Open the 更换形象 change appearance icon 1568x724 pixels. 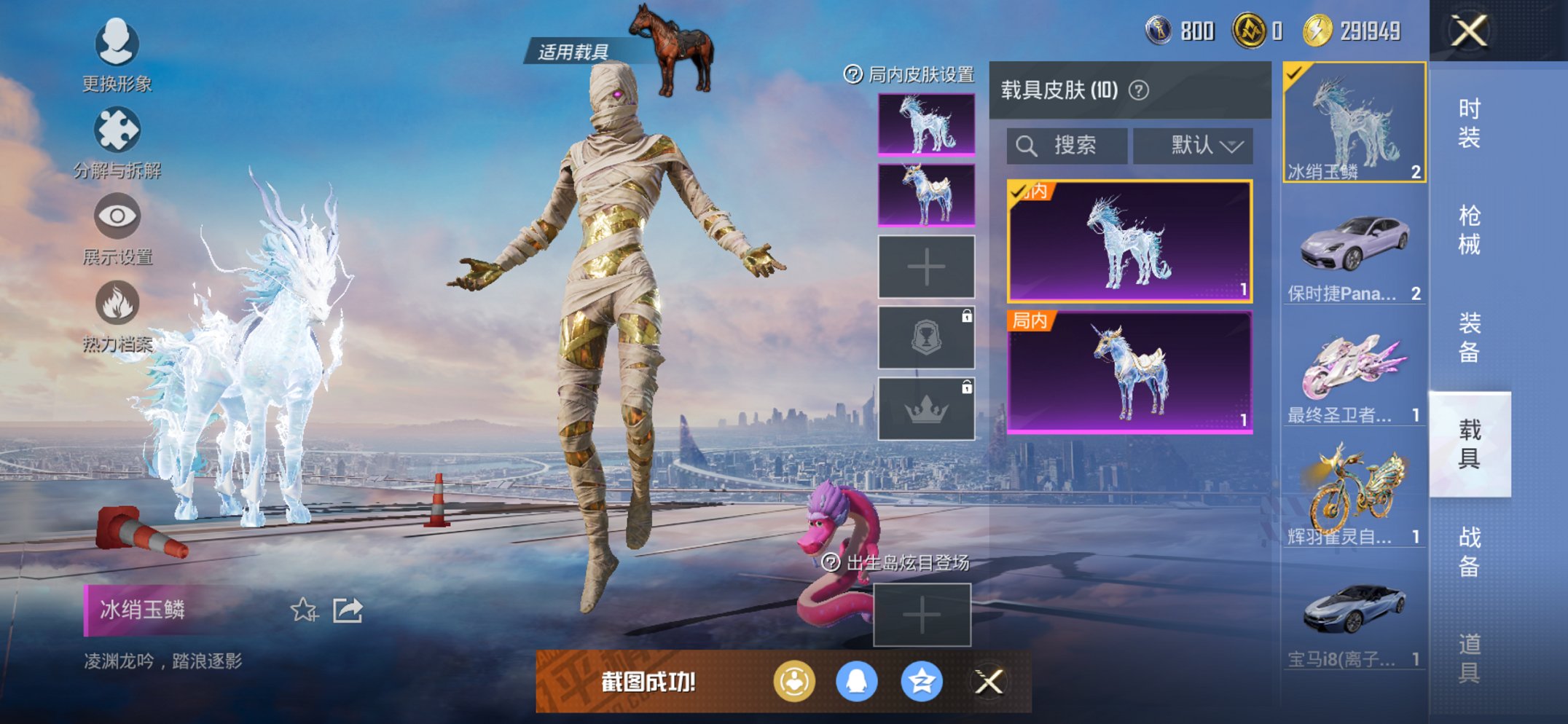119,44
